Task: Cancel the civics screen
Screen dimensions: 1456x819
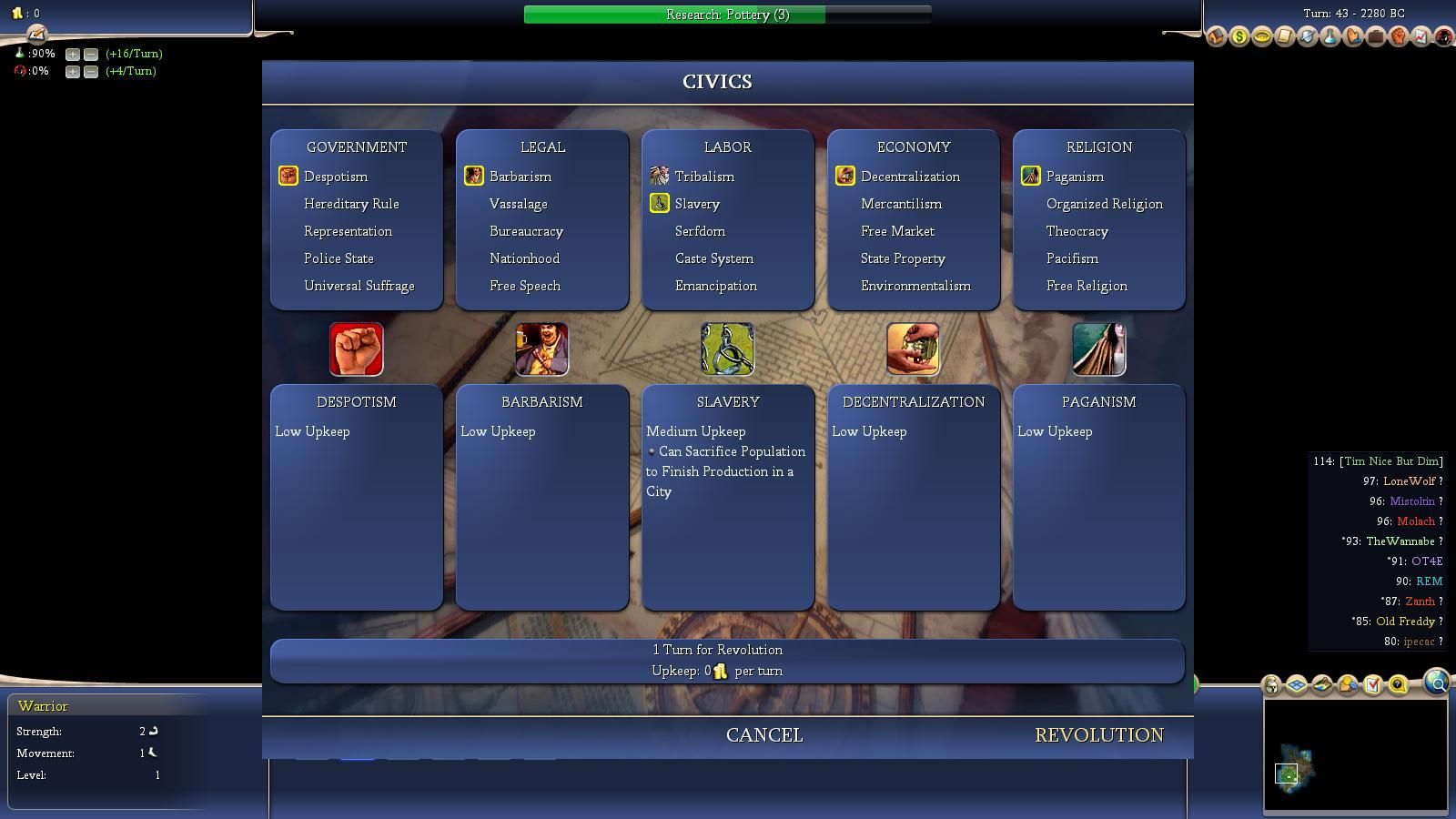Action: point(763,735)
